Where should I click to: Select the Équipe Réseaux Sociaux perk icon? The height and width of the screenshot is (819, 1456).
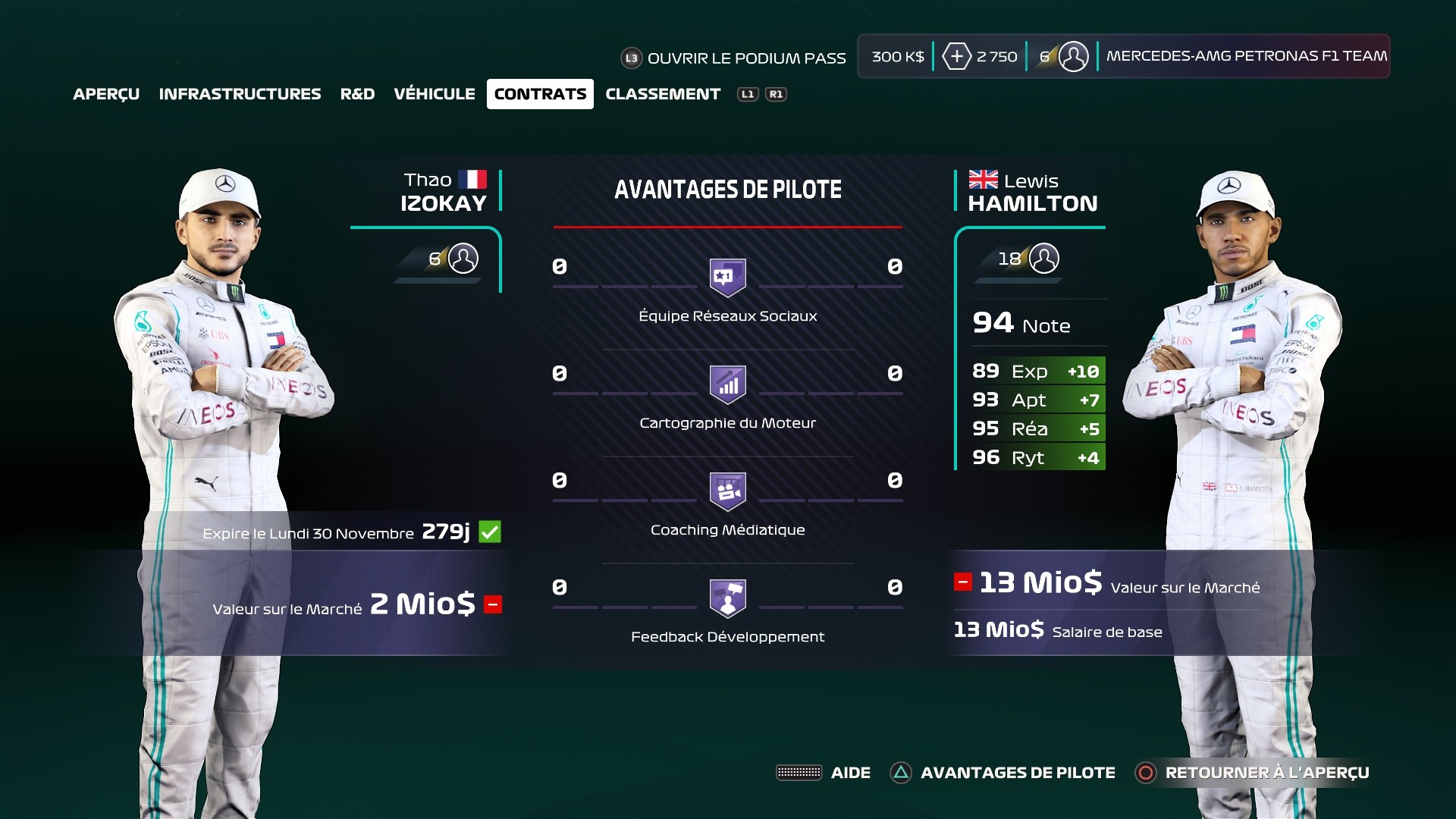click(x=726, y=275)
